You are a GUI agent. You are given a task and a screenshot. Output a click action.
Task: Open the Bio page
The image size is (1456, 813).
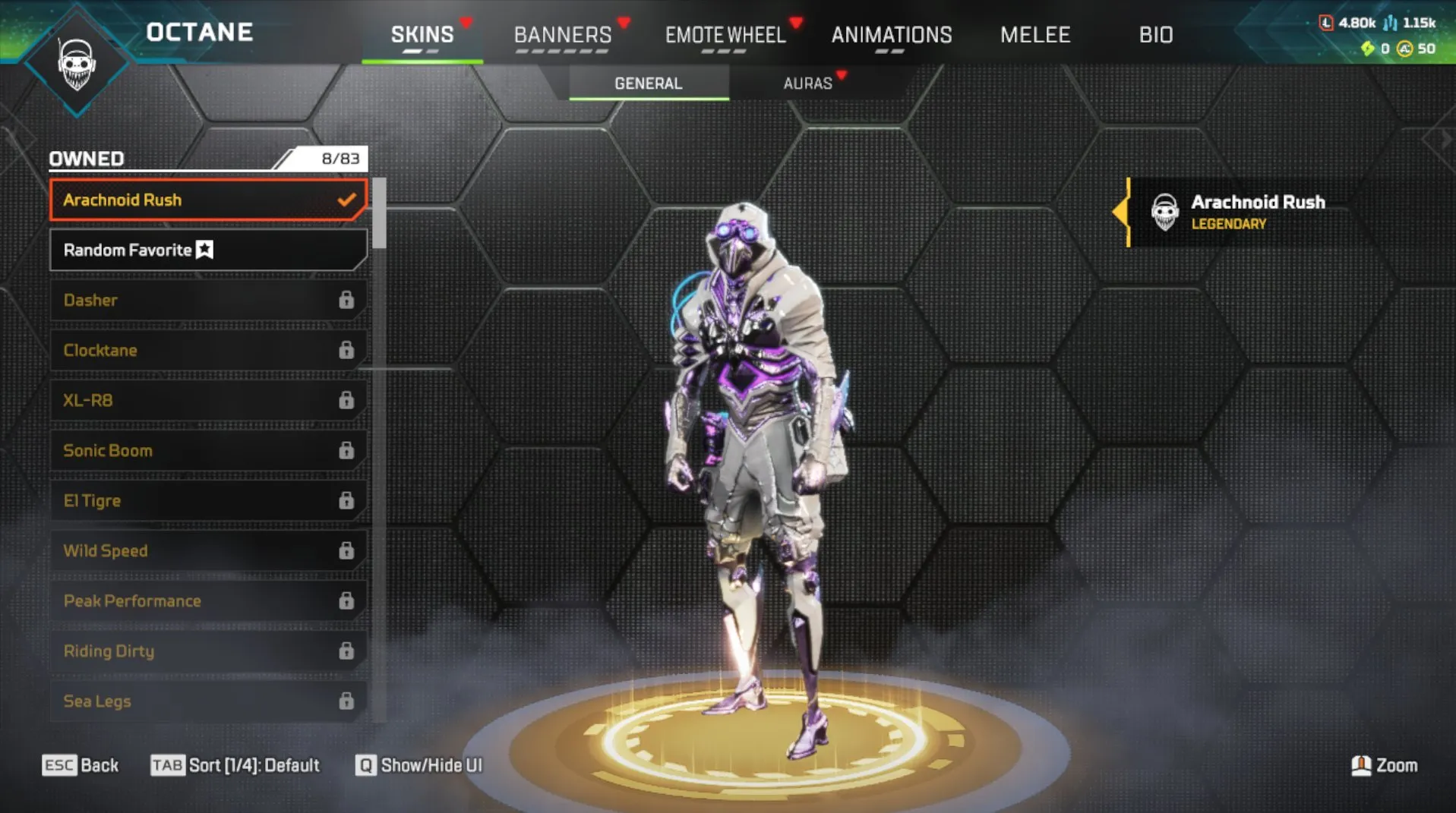click(x=1155, y=34)
